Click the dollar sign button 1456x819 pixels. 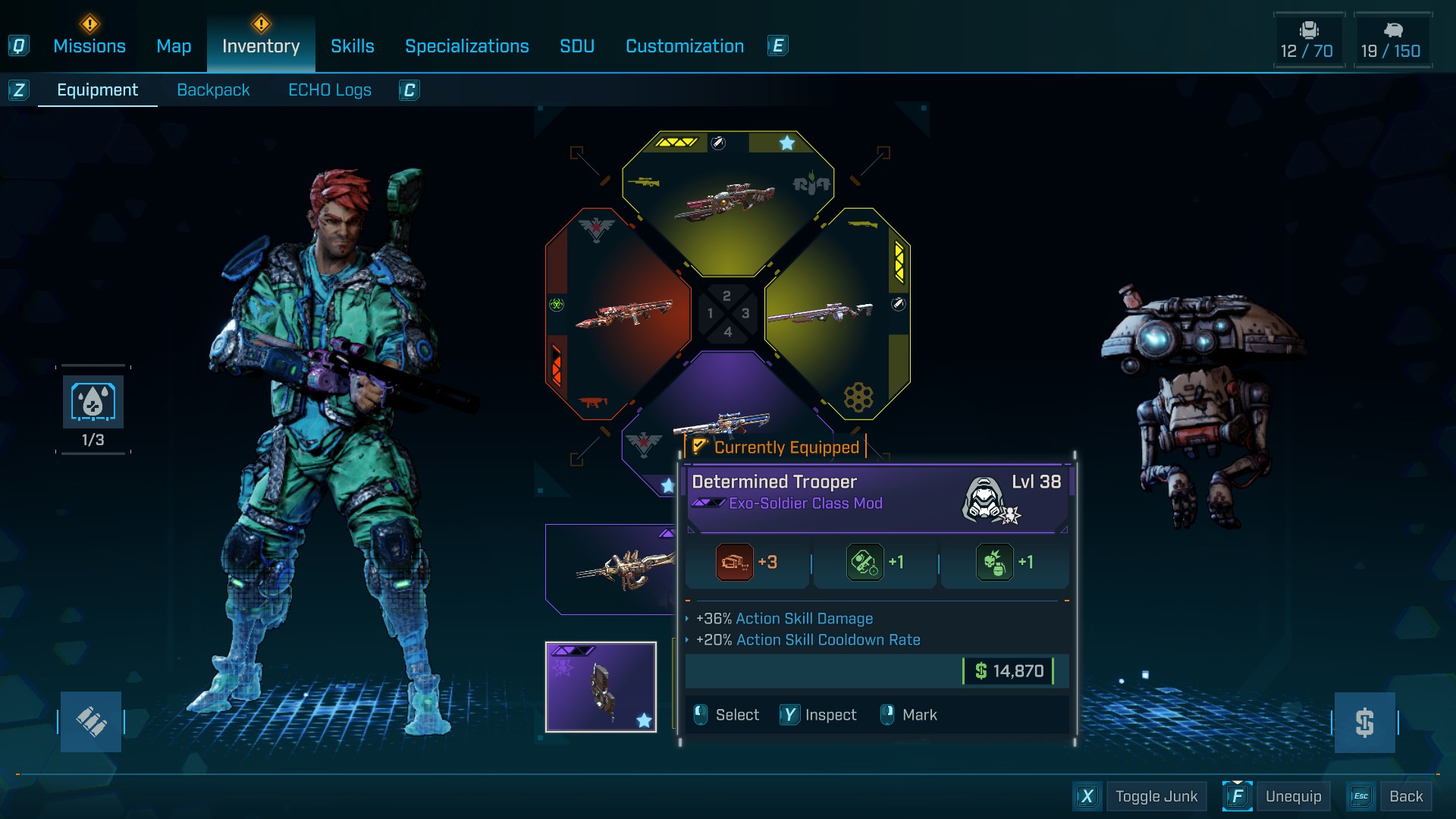coord(1364,722)
